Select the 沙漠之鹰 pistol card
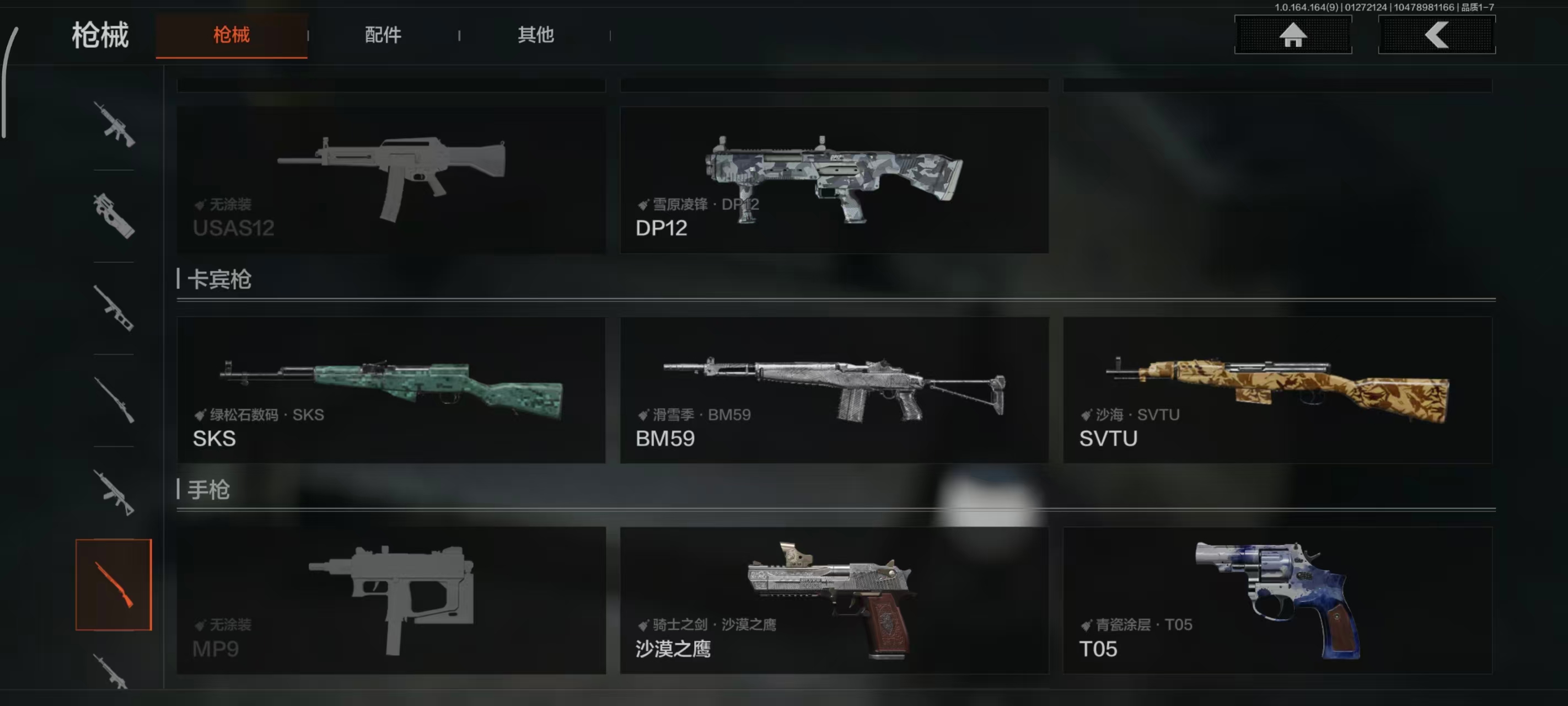Screen dimensions: 1568x706 pyautogui.click(x=834, y=600)
